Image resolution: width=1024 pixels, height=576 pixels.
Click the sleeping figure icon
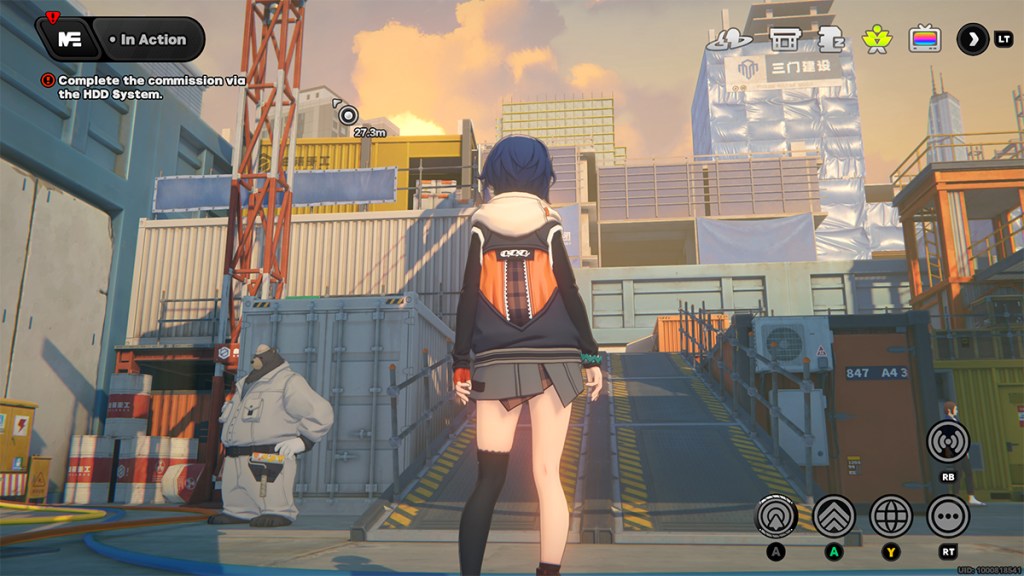pos(830,40)
